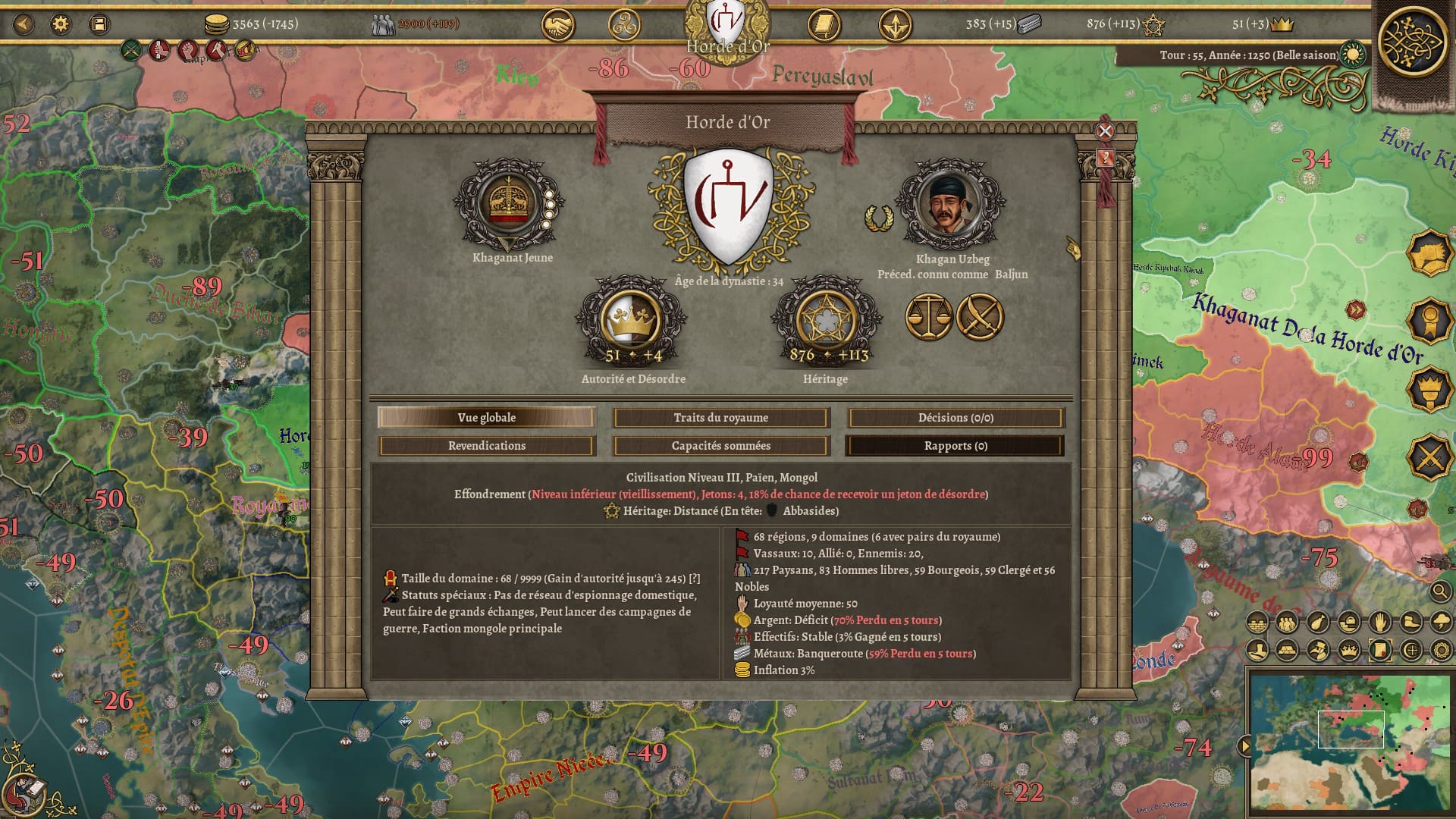
Task: Click the magnifying glass search button
Action: (x=1441, y=591)
